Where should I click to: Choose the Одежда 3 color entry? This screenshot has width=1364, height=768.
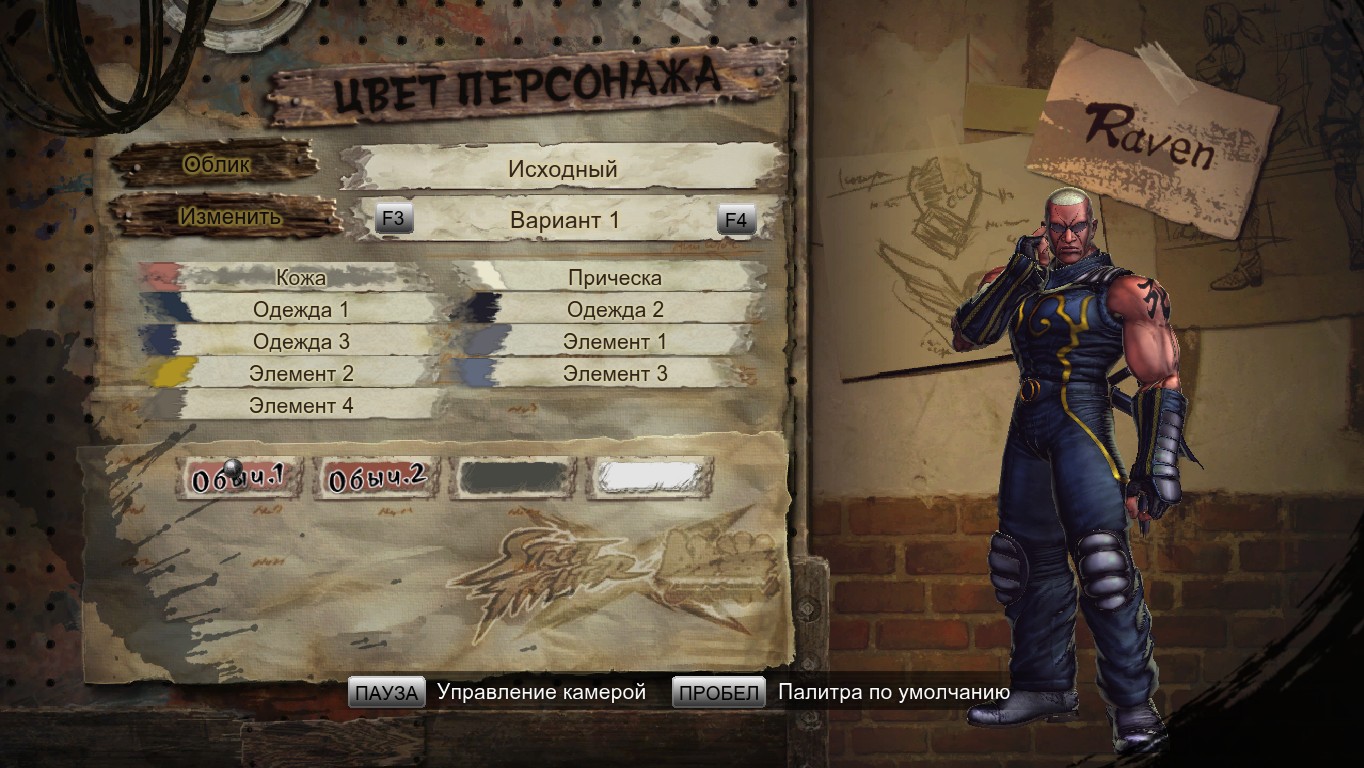tap(300, 342)
